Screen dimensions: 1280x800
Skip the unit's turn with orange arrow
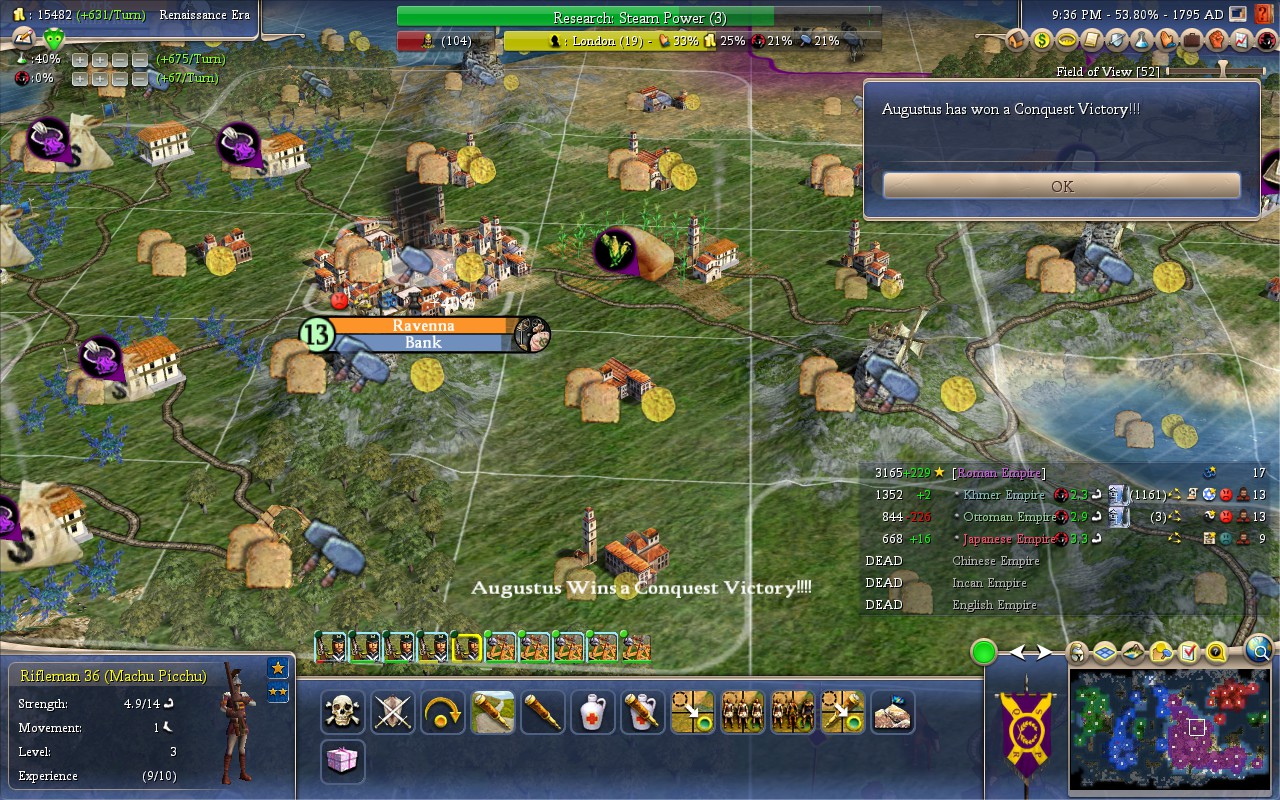(443, 712)
